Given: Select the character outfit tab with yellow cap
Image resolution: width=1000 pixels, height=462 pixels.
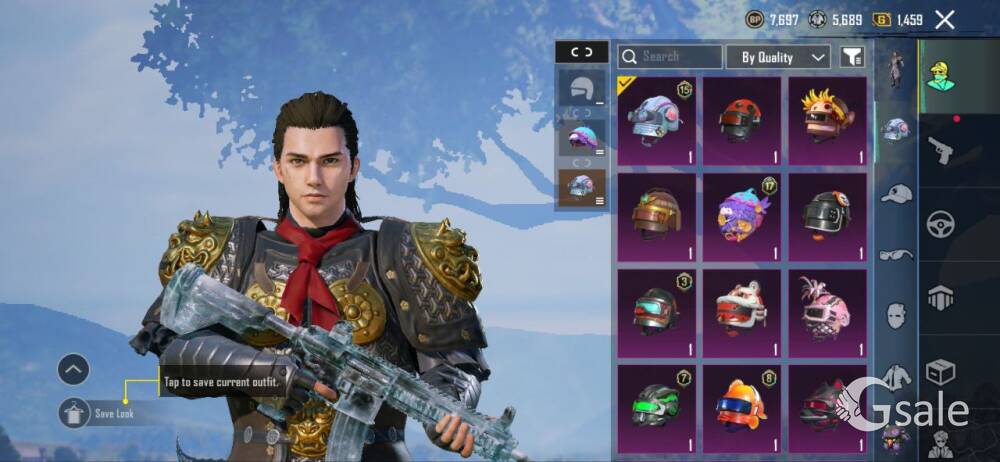Looking at the screenshot, I should pos(940,77).
